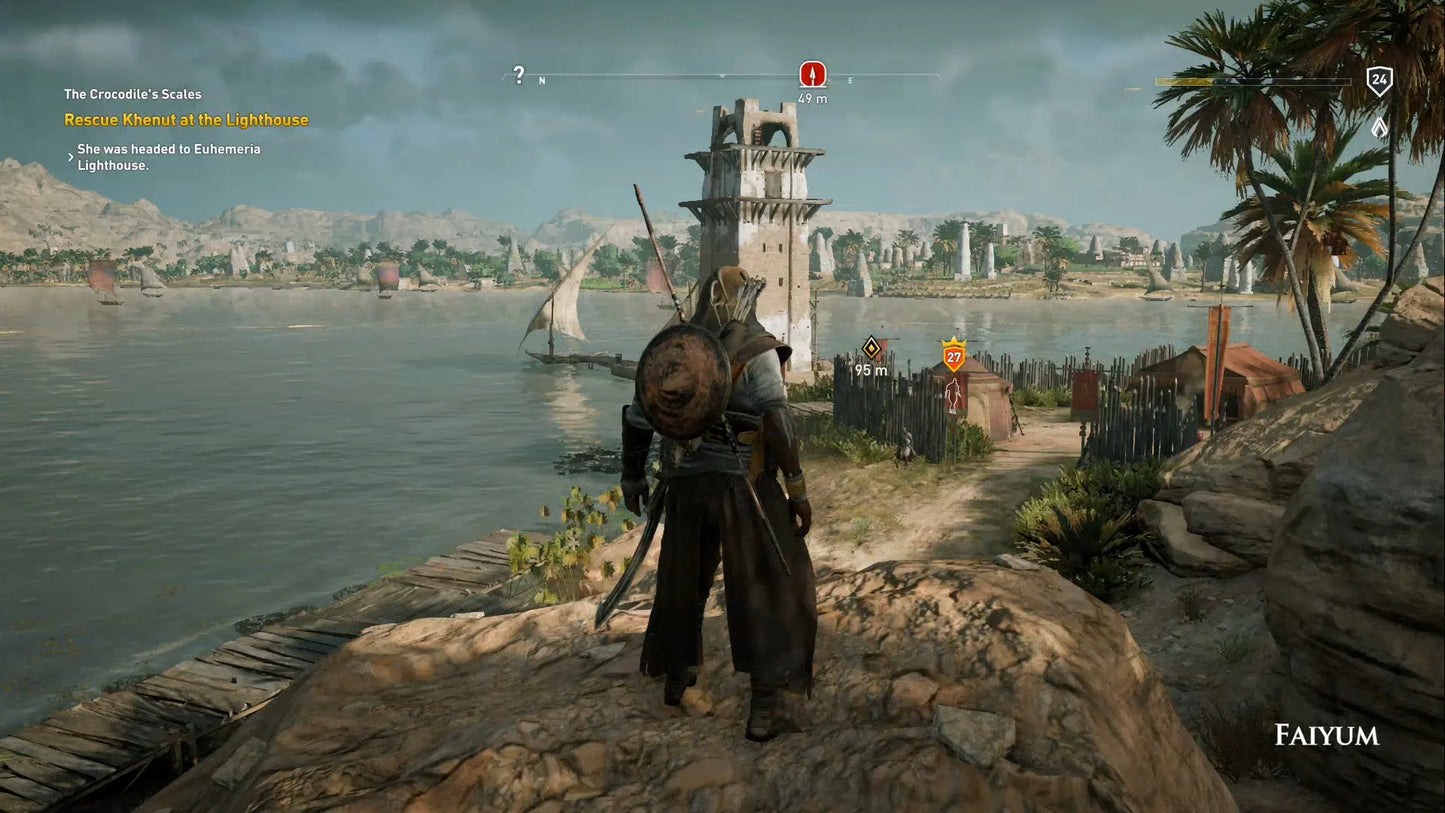1445x813 pixels.
Task: Open the Faiyum region label
Action: tap(1326, 735)
